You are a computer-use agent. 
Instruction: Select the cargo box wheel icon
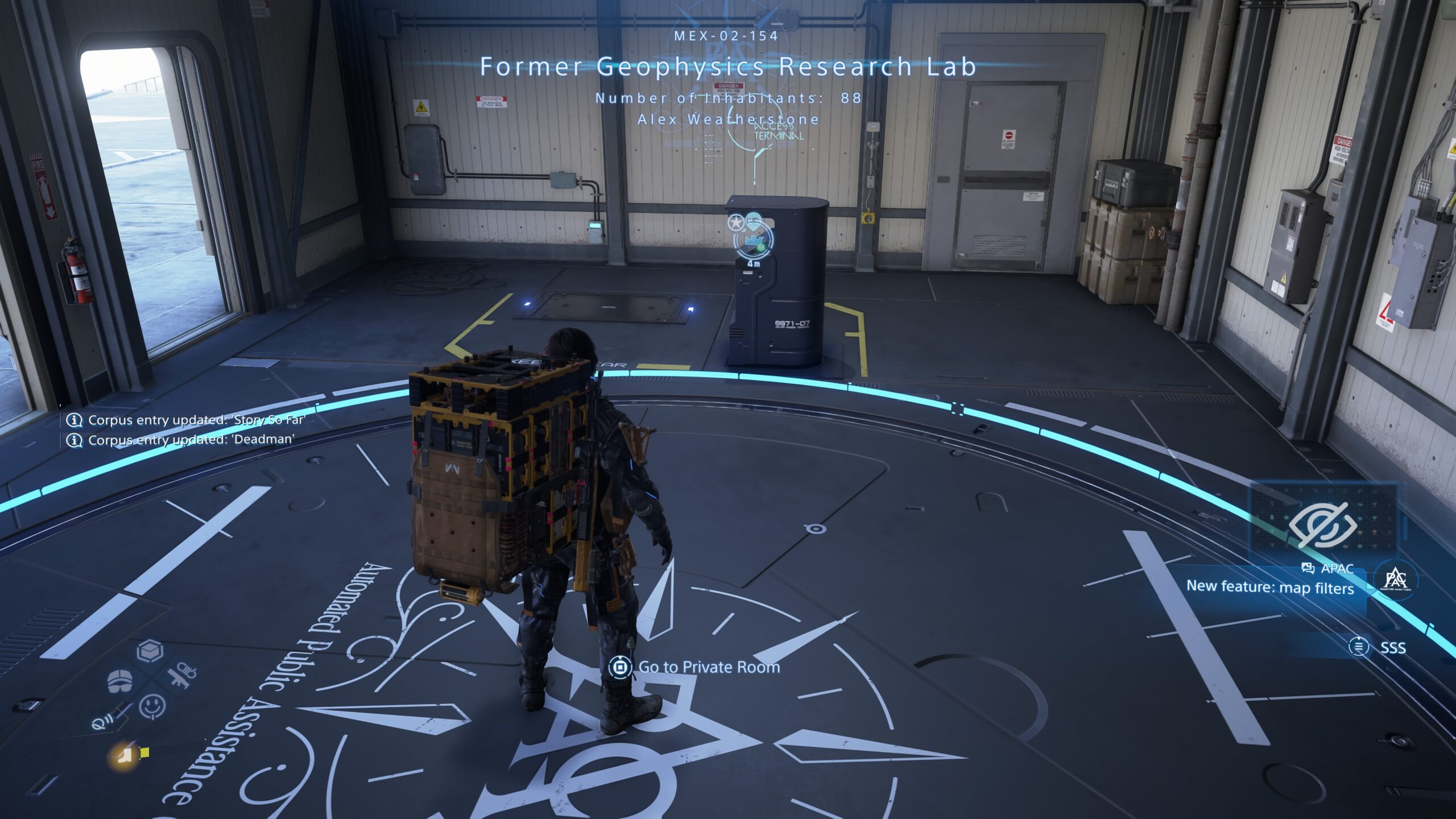[150, 651]
